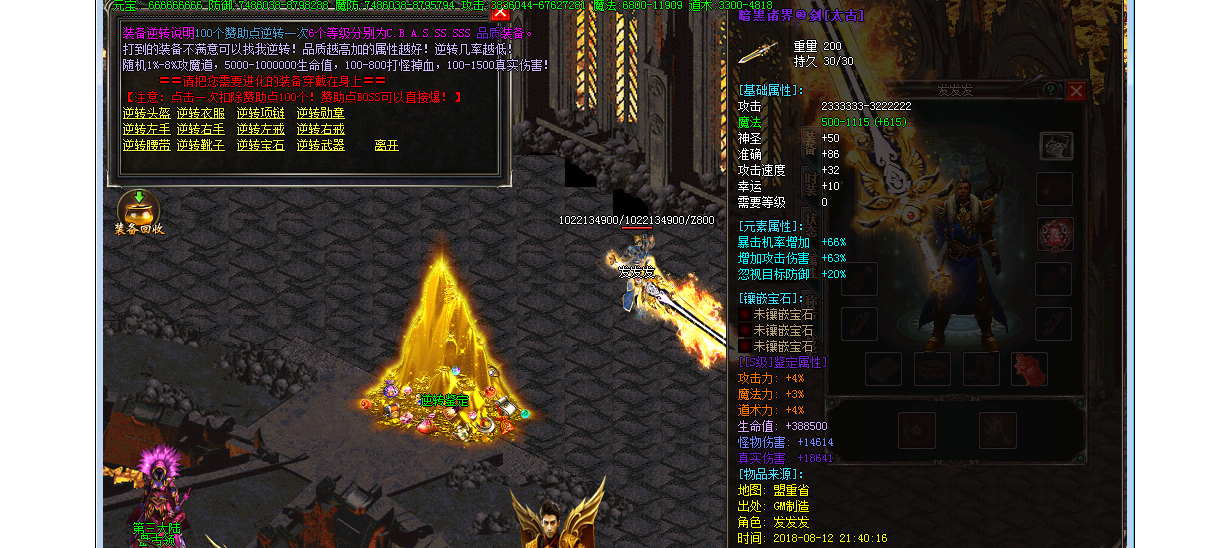
Task: Choose 逆转靴子 boots reversal option
Action: pyautogui.click(x=201, y=145)
